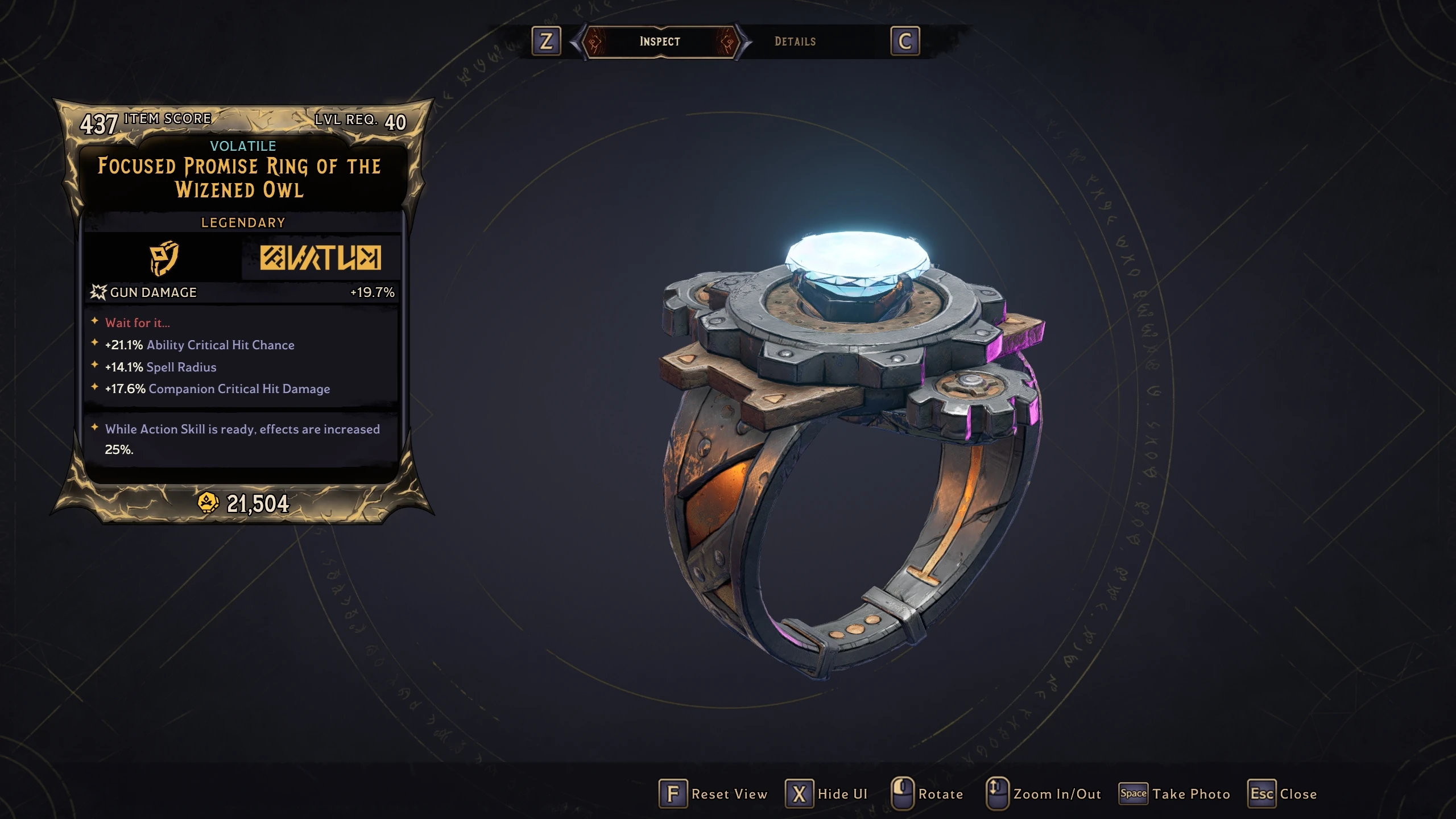Select the Inspect tab

point(660,42)
